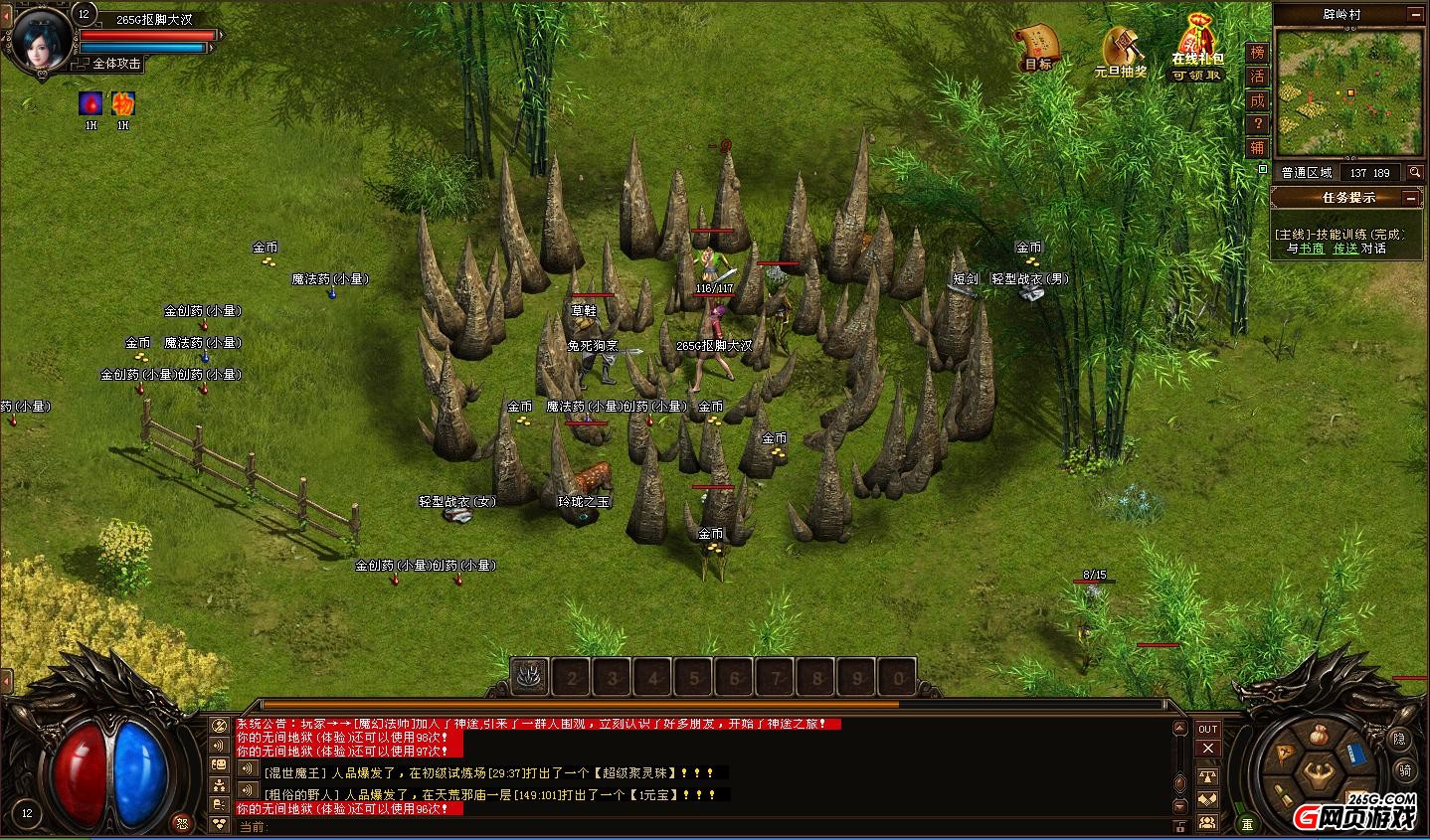This screenshot has height=840, width=1430.
Task: Use the 传送 teleport link
Action: [x=1345, y=249]
